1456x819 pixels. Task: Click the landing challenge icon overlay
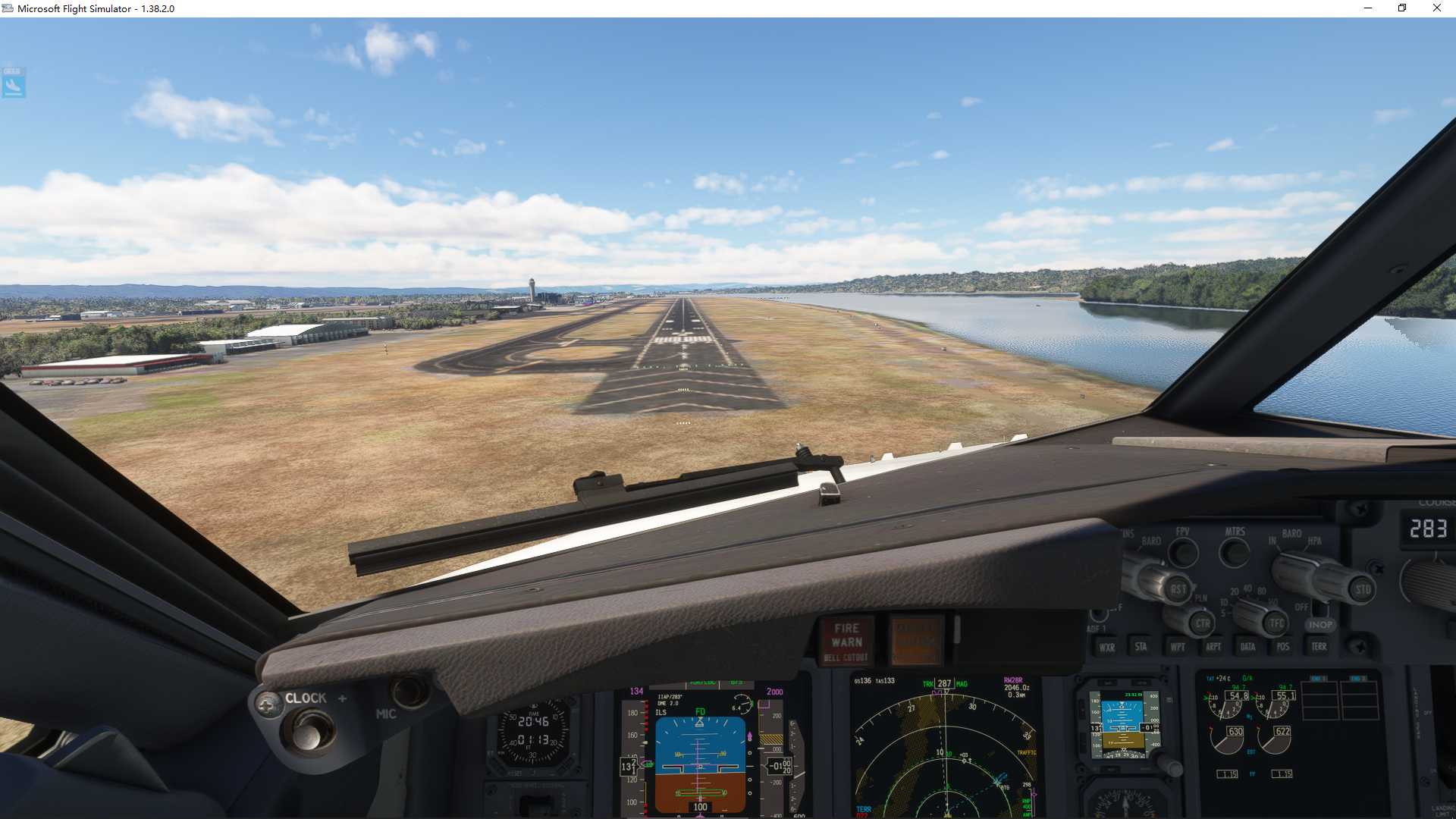click(14, 83)
